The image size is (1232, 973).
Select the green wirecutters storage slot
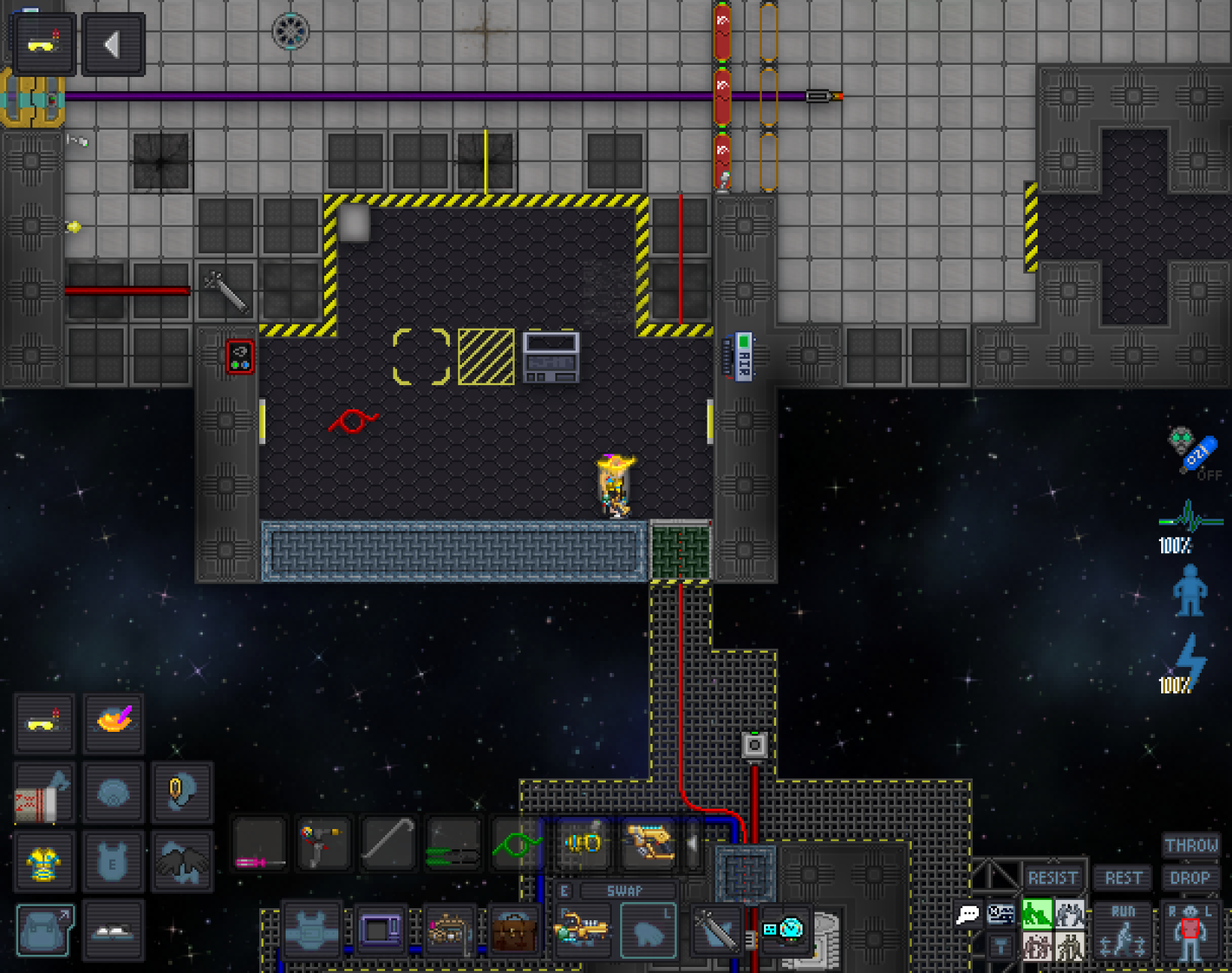pos(453,844)
